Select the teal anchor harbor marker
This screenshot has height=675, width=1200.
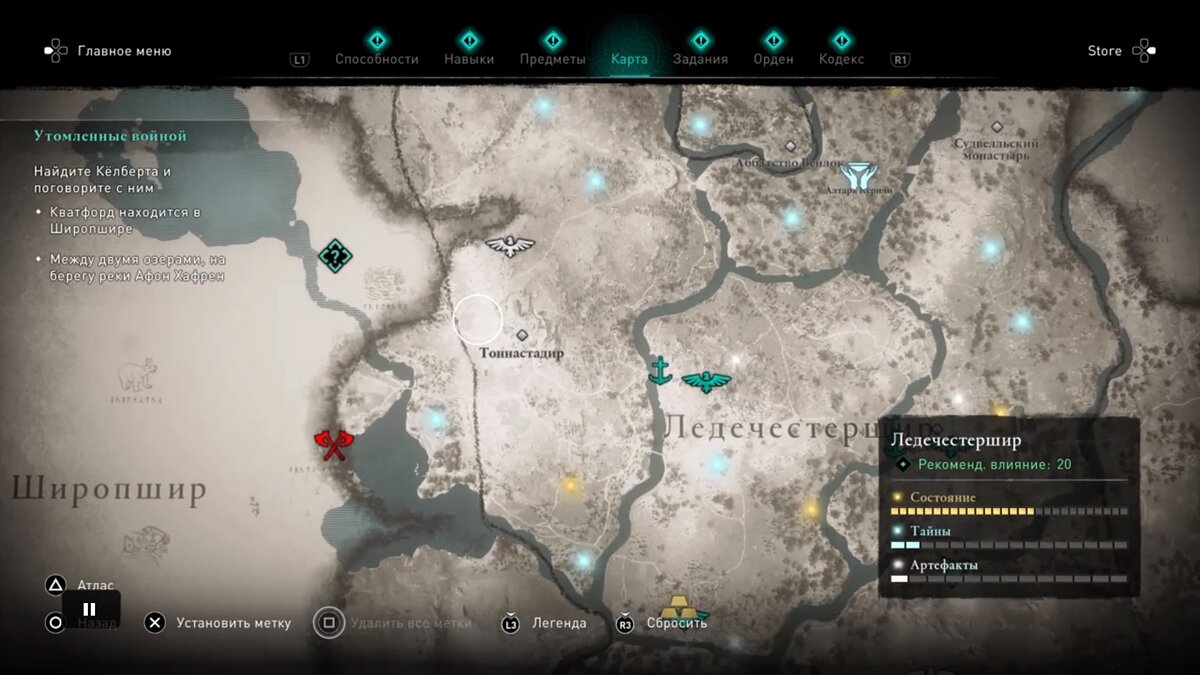tap(659, 370)
